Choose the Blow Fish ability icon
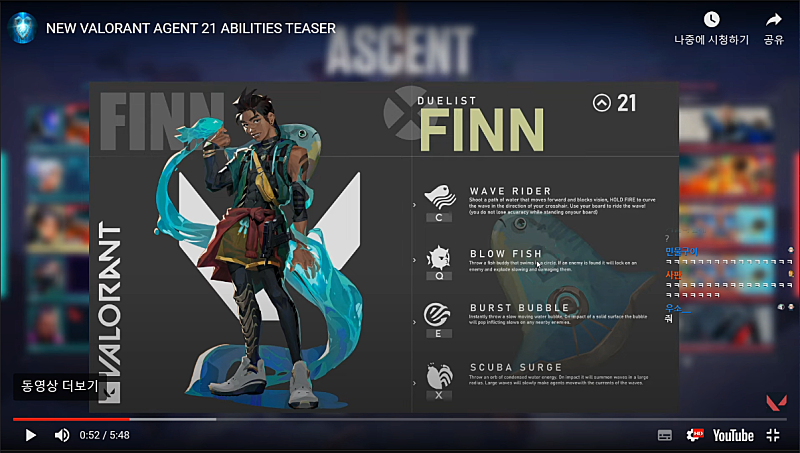 click(x=438, y=255)
